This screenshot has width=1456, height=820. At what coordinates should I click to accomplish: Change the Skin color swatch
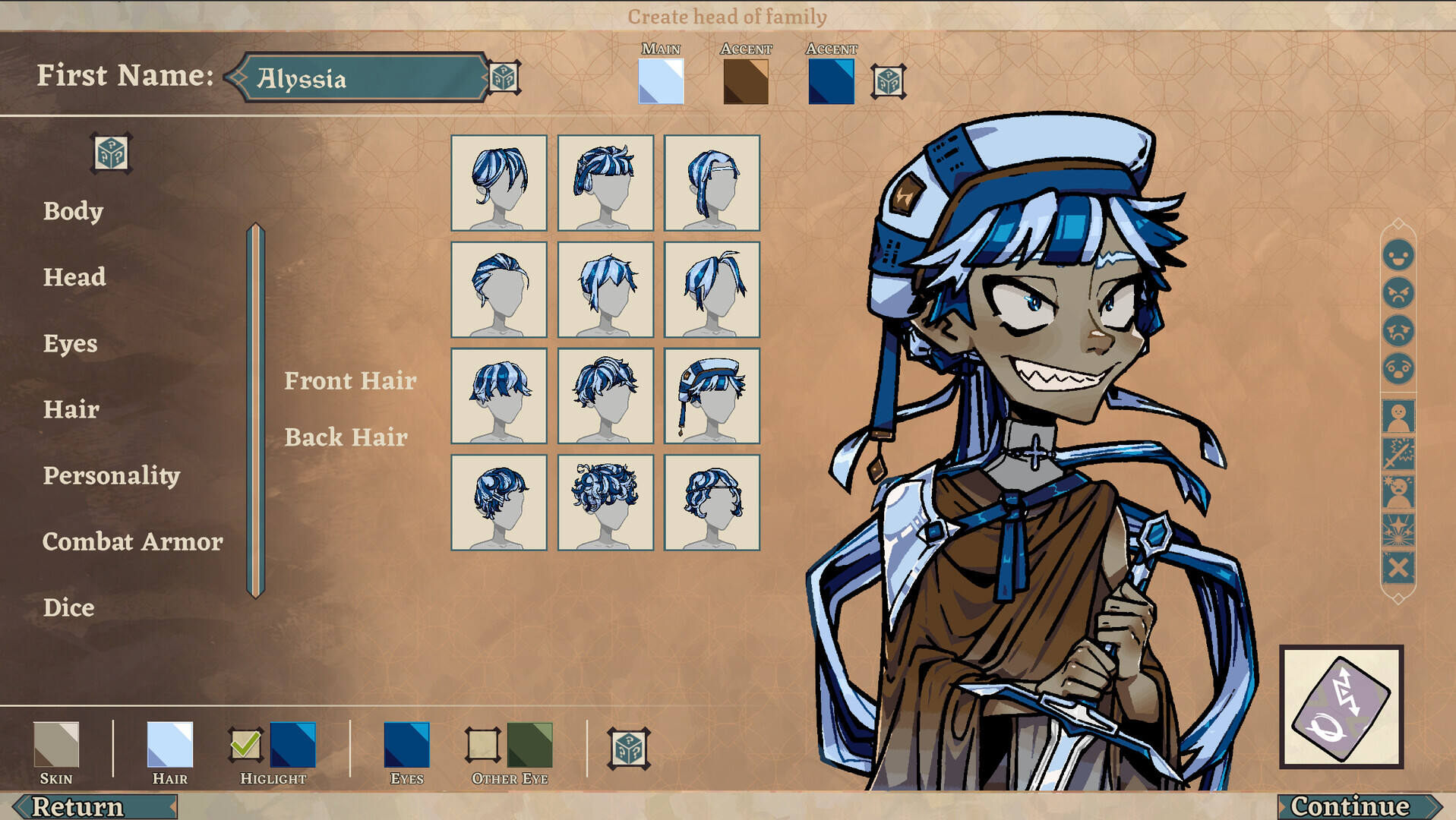click(x=56, y=745)
